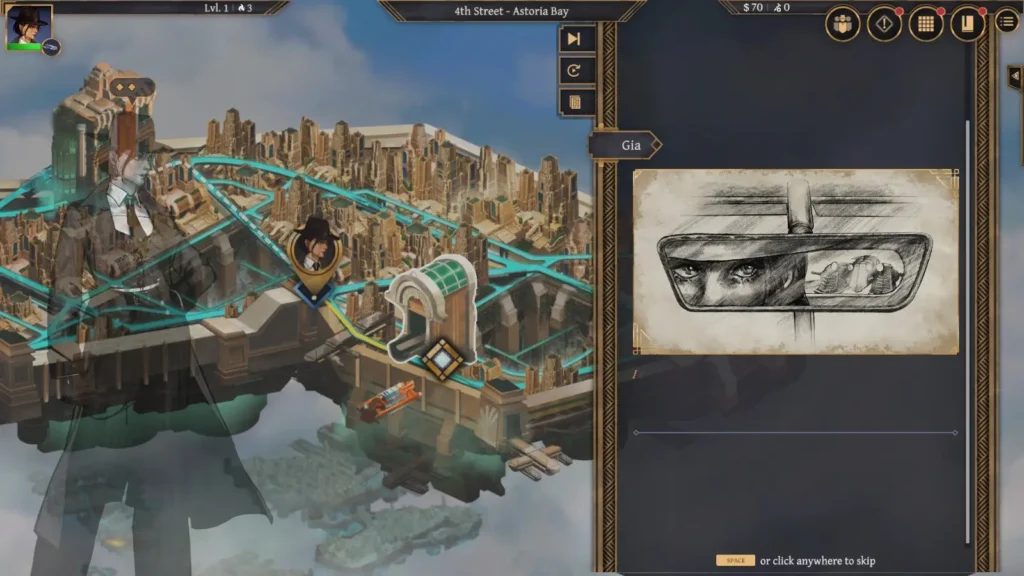Click the replay circular arrow button
Viewport: 1024px width, 576px height.
point(578,71)
